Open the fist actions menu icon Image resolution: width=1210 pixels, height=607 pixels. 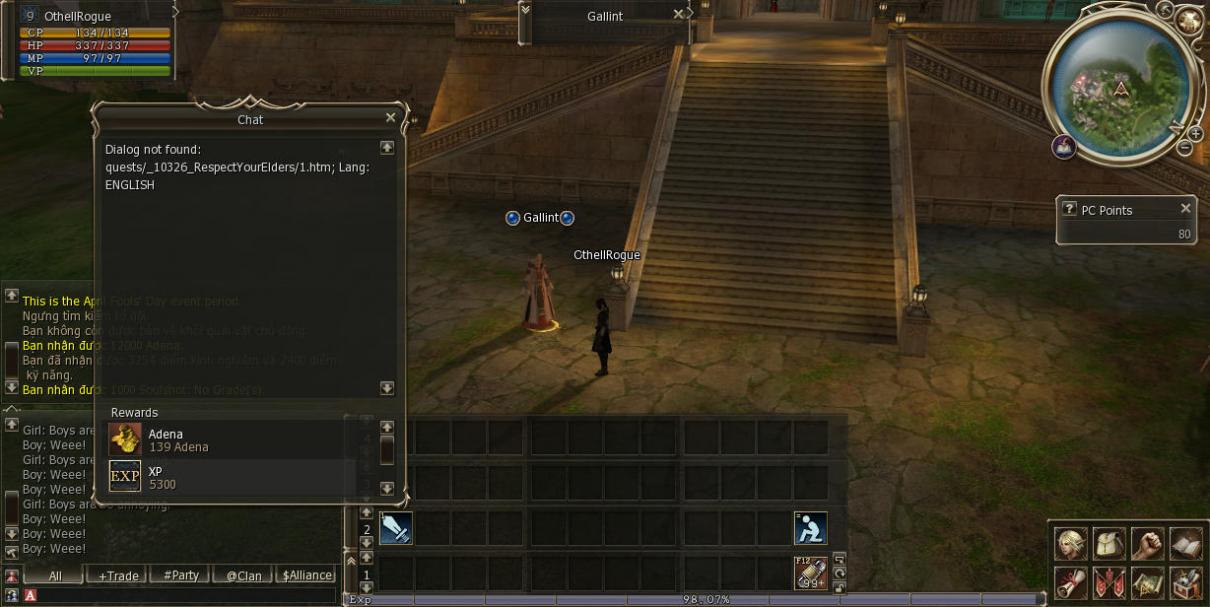(x=1147, y=543)
